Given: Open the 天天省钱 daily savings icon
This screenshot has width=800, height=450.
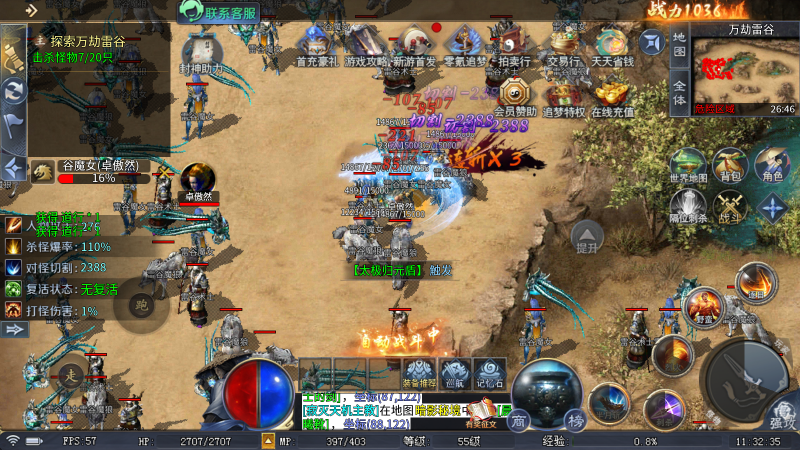Looking at the screenshot, I should (x=611, y=45).
